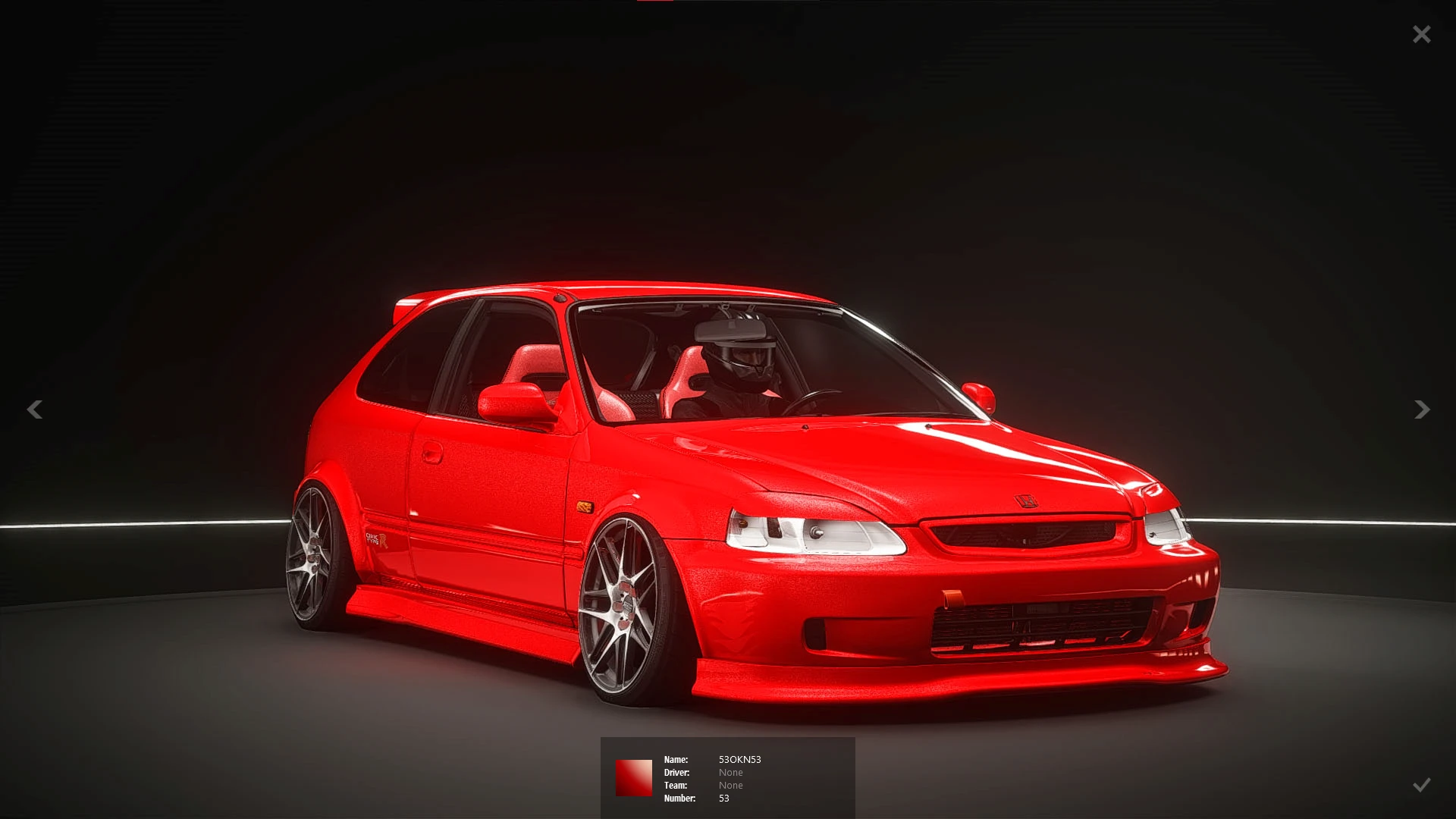Dismiss the skin preview screen
The image size is (1456, 819).
(x=1421, y=33)
